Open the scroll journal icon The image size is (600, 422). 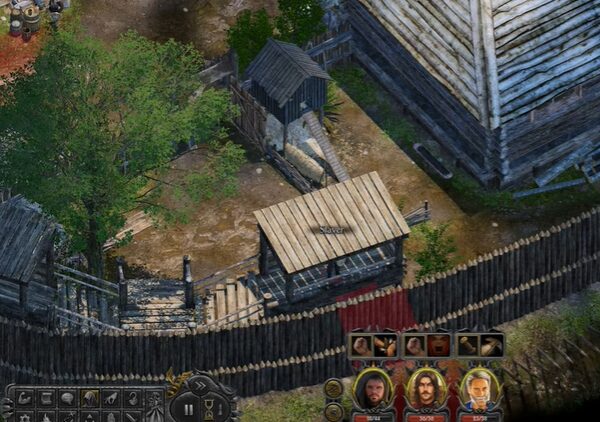[x=46, y=398]
